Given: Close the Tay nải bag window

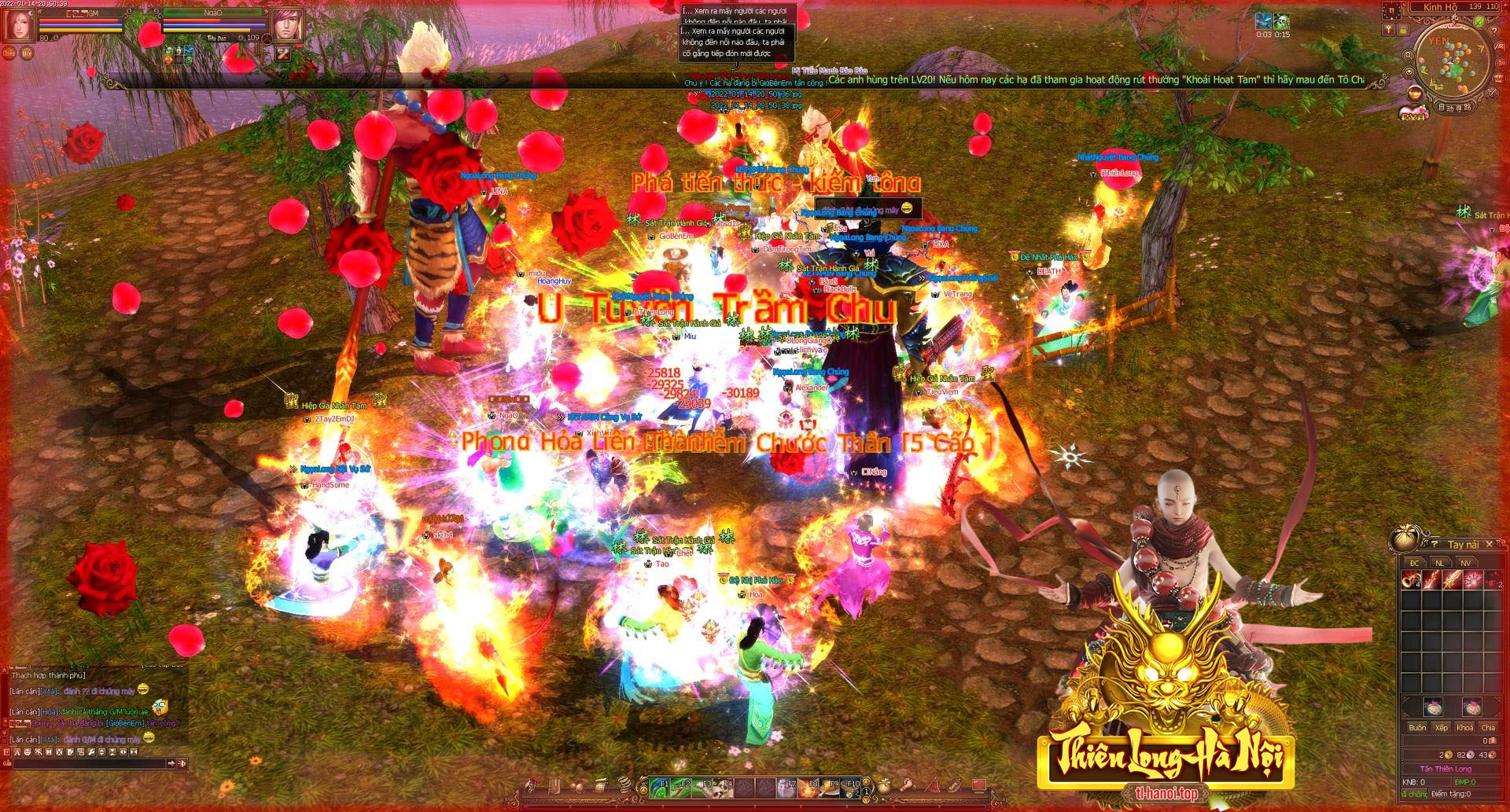Looking at the screenshot, I should click(1490, 543).
